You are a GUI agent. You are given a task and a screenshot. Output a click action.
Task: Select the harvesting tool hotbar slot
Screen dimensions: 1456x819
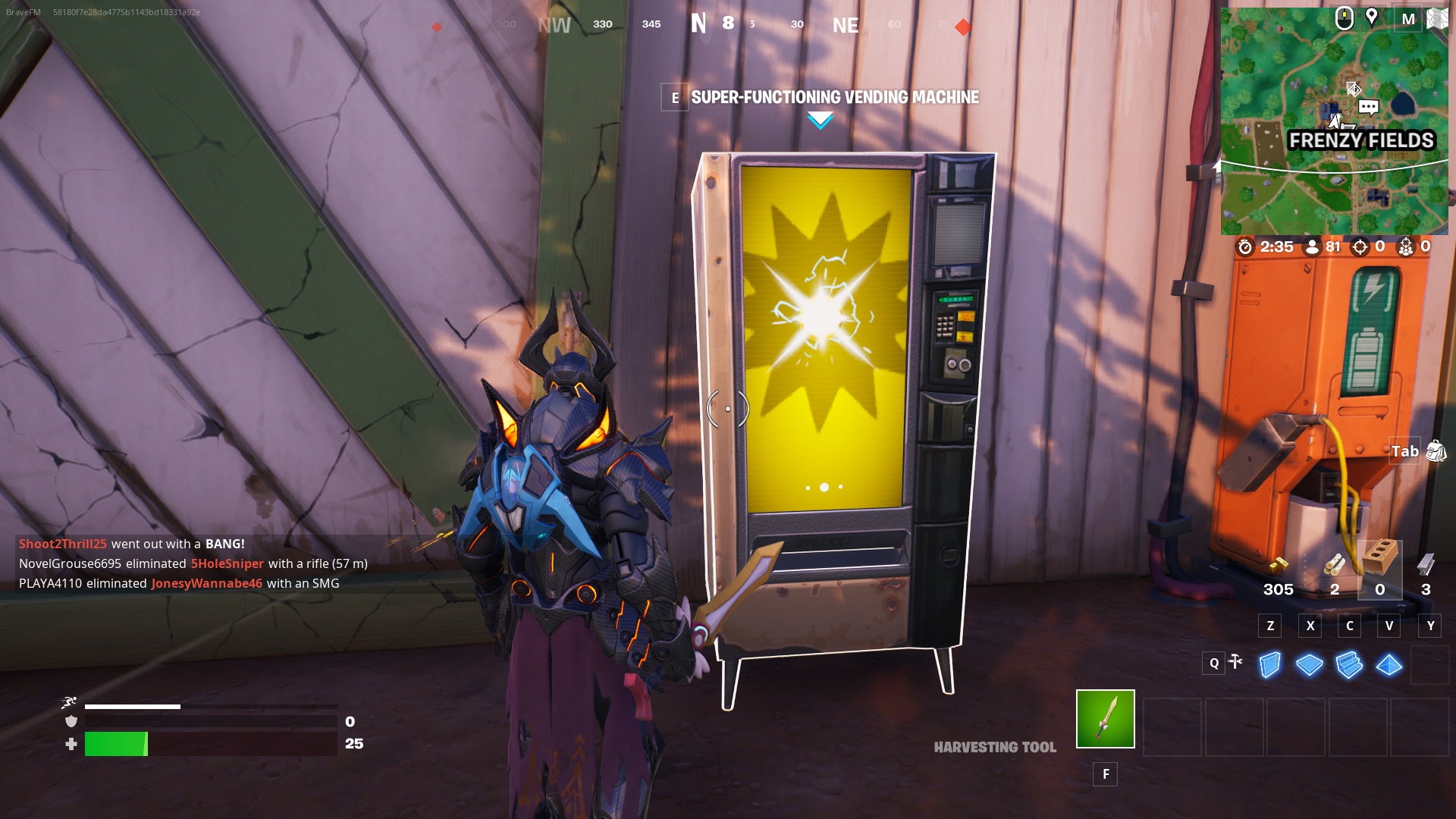pos(1105,718)
